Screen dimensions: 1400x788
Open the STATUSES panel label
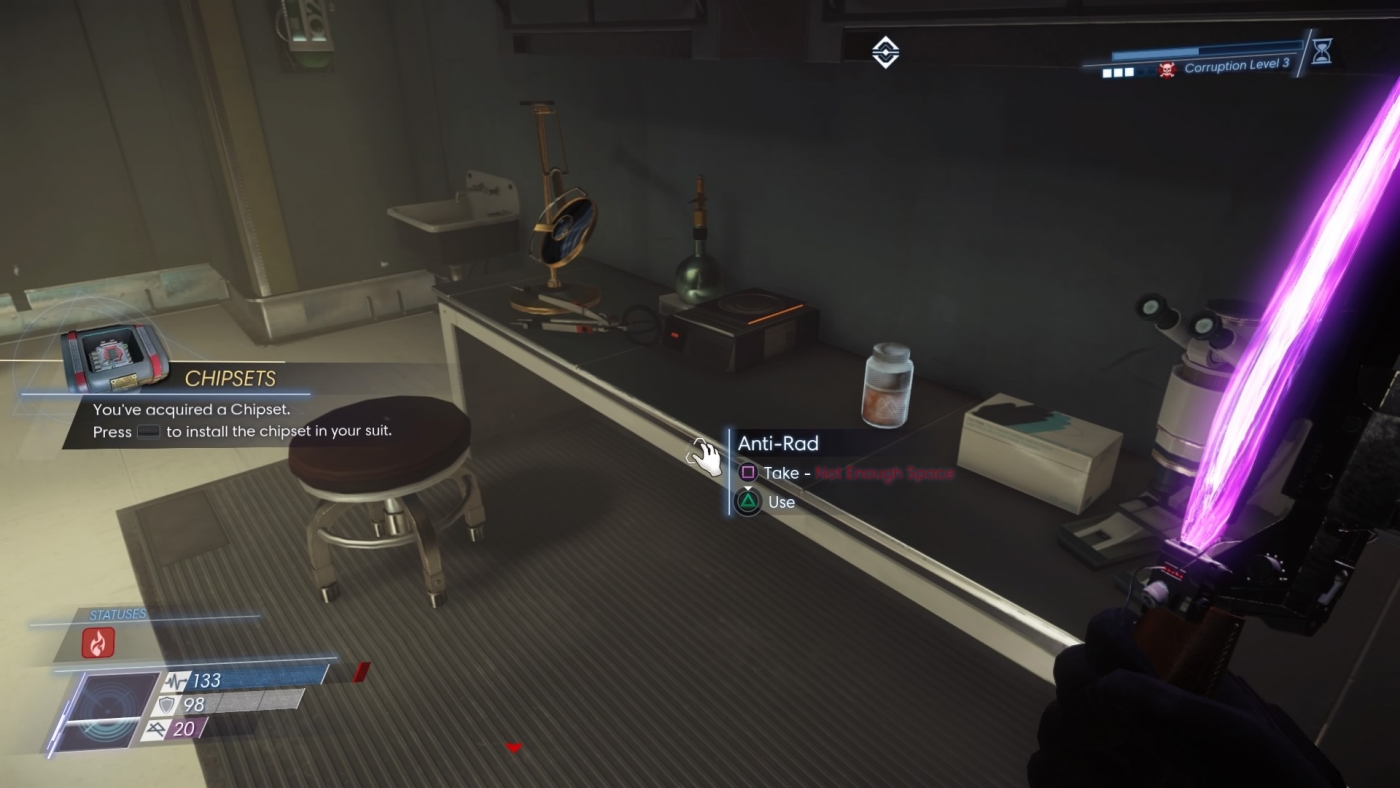pyautogui.click(x=119, y=613)
